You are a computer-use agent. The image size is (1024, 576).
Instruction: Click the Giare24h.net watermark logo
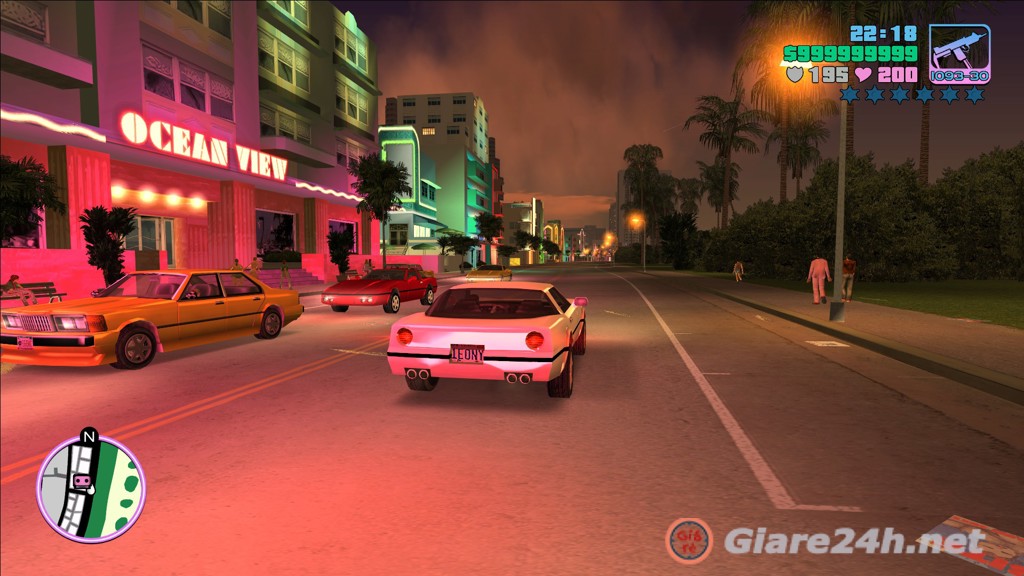pos(689,541)
